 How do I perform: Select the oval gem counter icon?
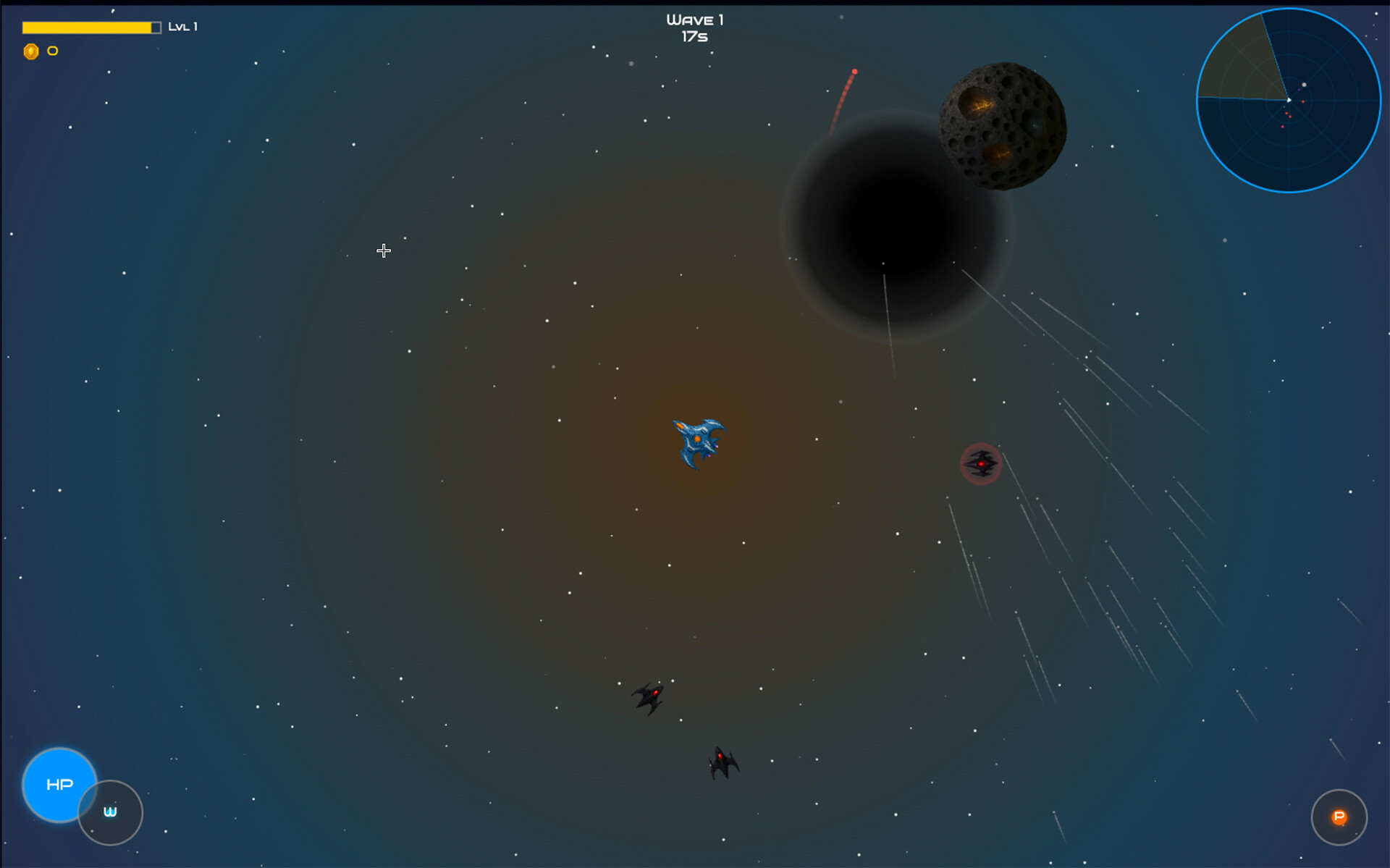click(51, 51)
